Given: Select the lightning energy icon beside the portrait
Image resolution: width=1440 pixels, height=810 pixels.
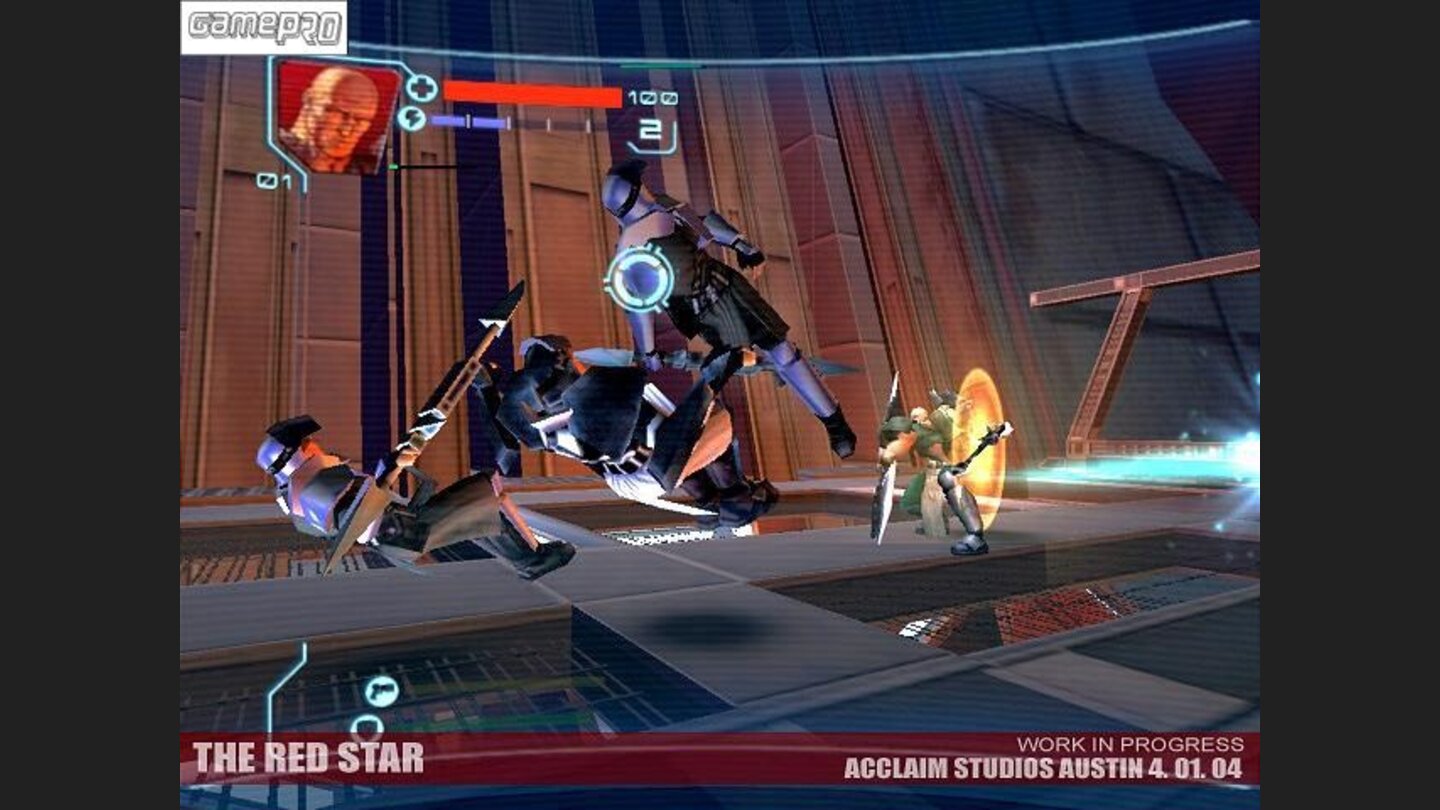Looking at the screenshot, I should tap(412, 118).
